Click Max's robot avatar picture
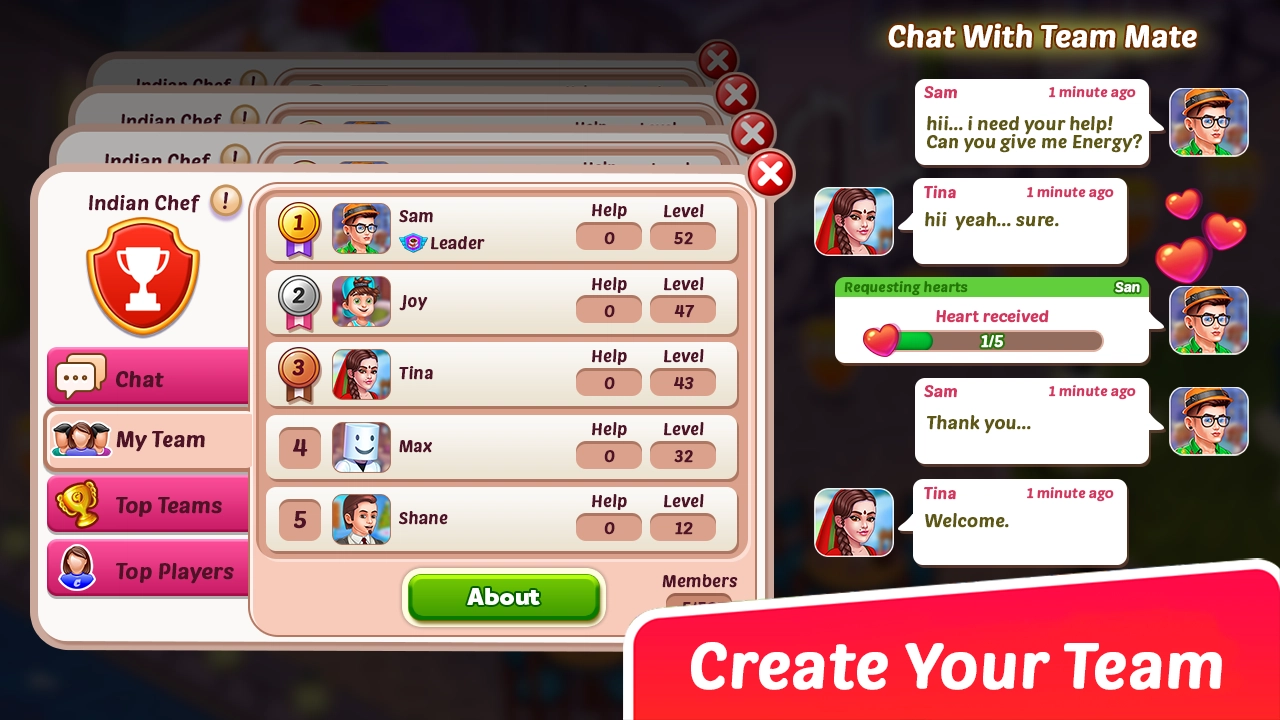The image size is (1280, 720). pyautogui.click(x=361, y=446)
